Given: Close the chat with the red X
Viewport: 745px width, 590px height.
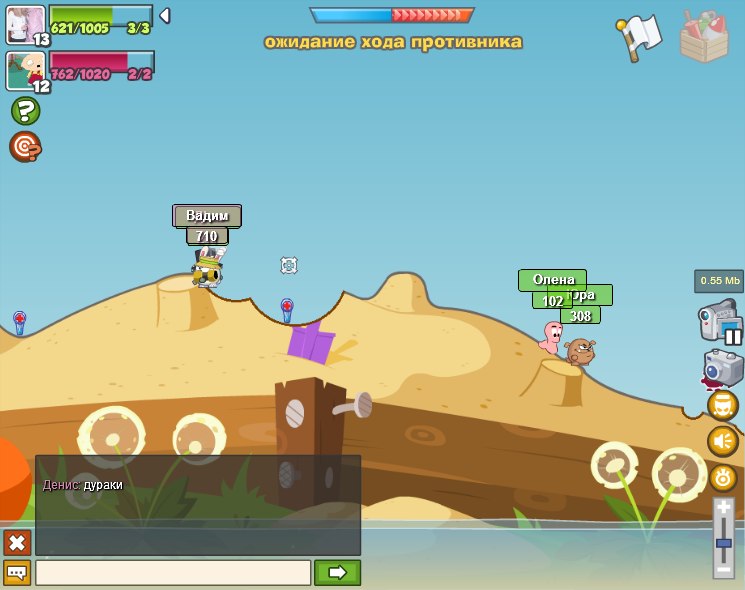Looking at the screenshot, I should [x=17, y=542].
